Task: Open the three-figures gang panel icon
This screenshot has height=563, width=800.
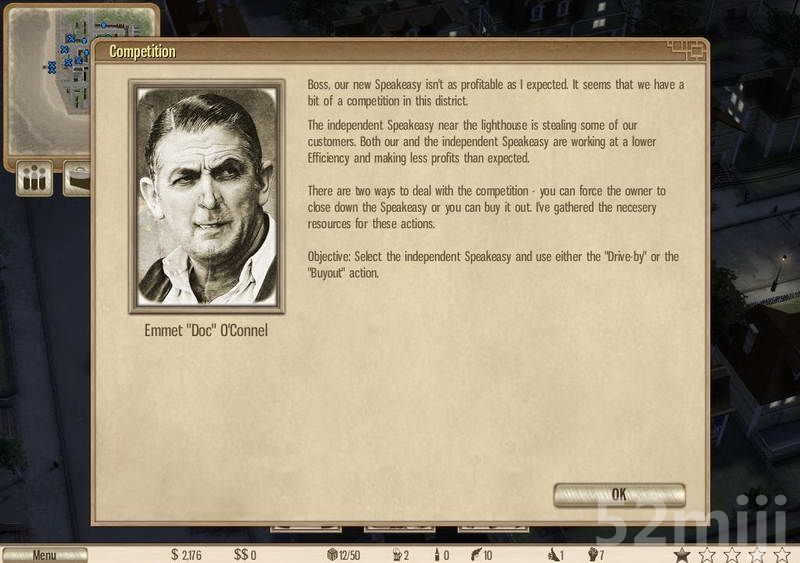Action: tap(36, 180)
